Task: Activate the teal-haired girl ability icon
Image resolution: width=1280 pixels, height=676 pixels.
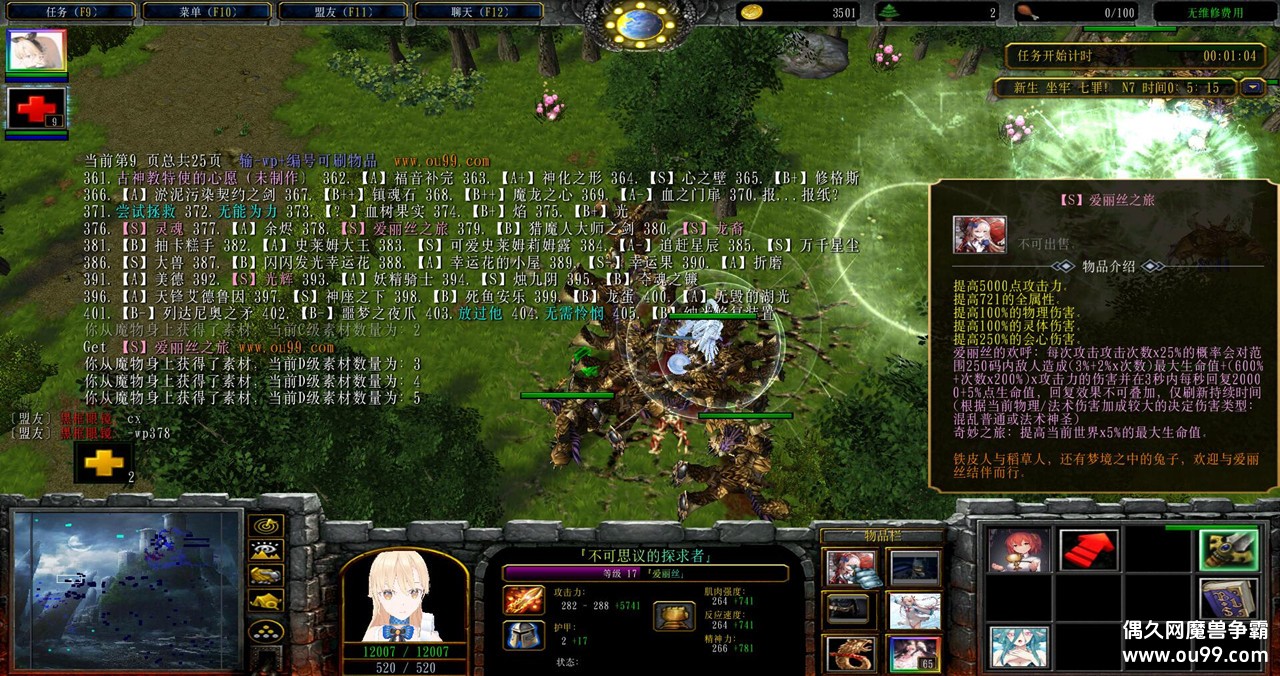Action: click(1019, 646)
